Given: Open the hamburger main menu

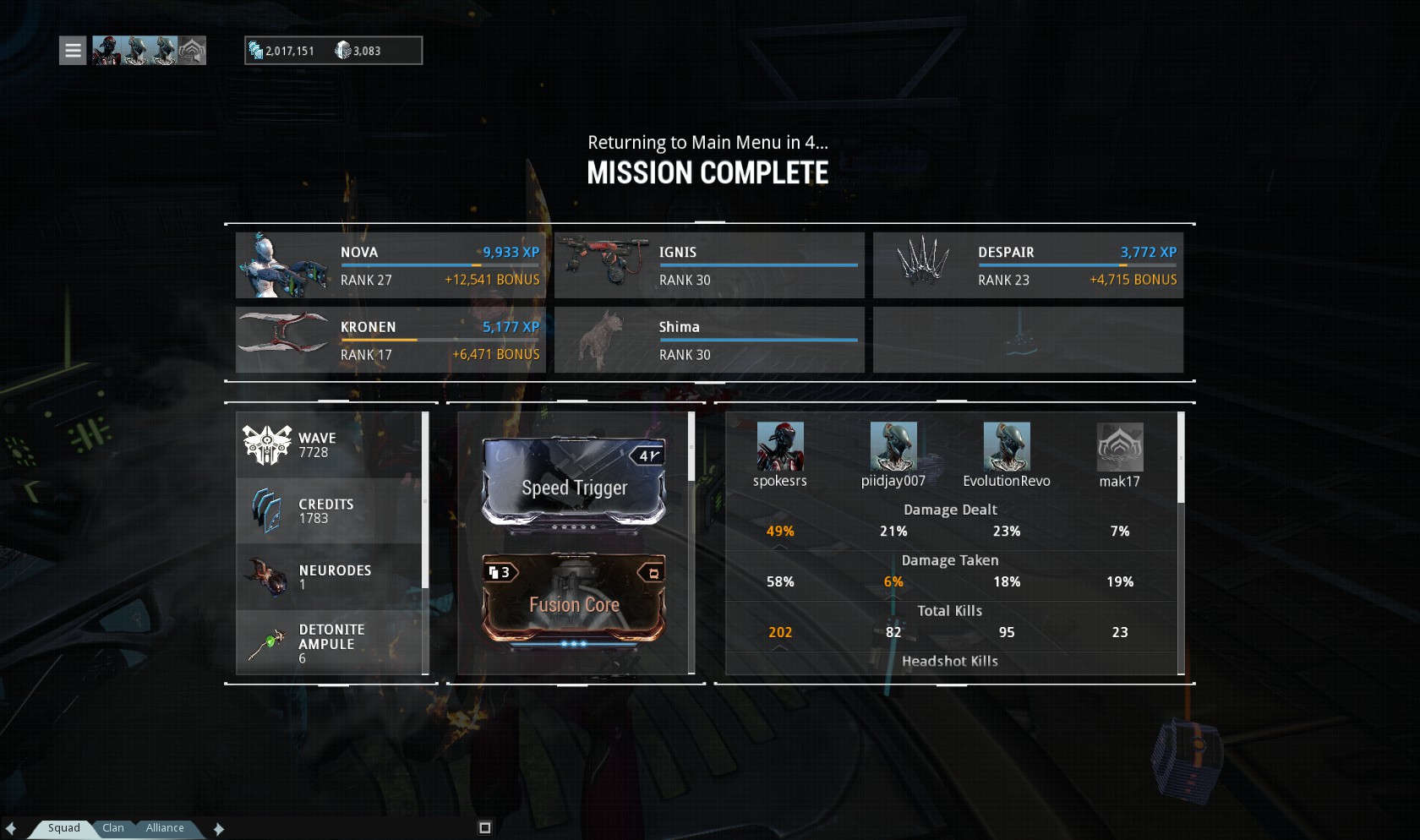Looking at the screenshot, I should (73, 51).
